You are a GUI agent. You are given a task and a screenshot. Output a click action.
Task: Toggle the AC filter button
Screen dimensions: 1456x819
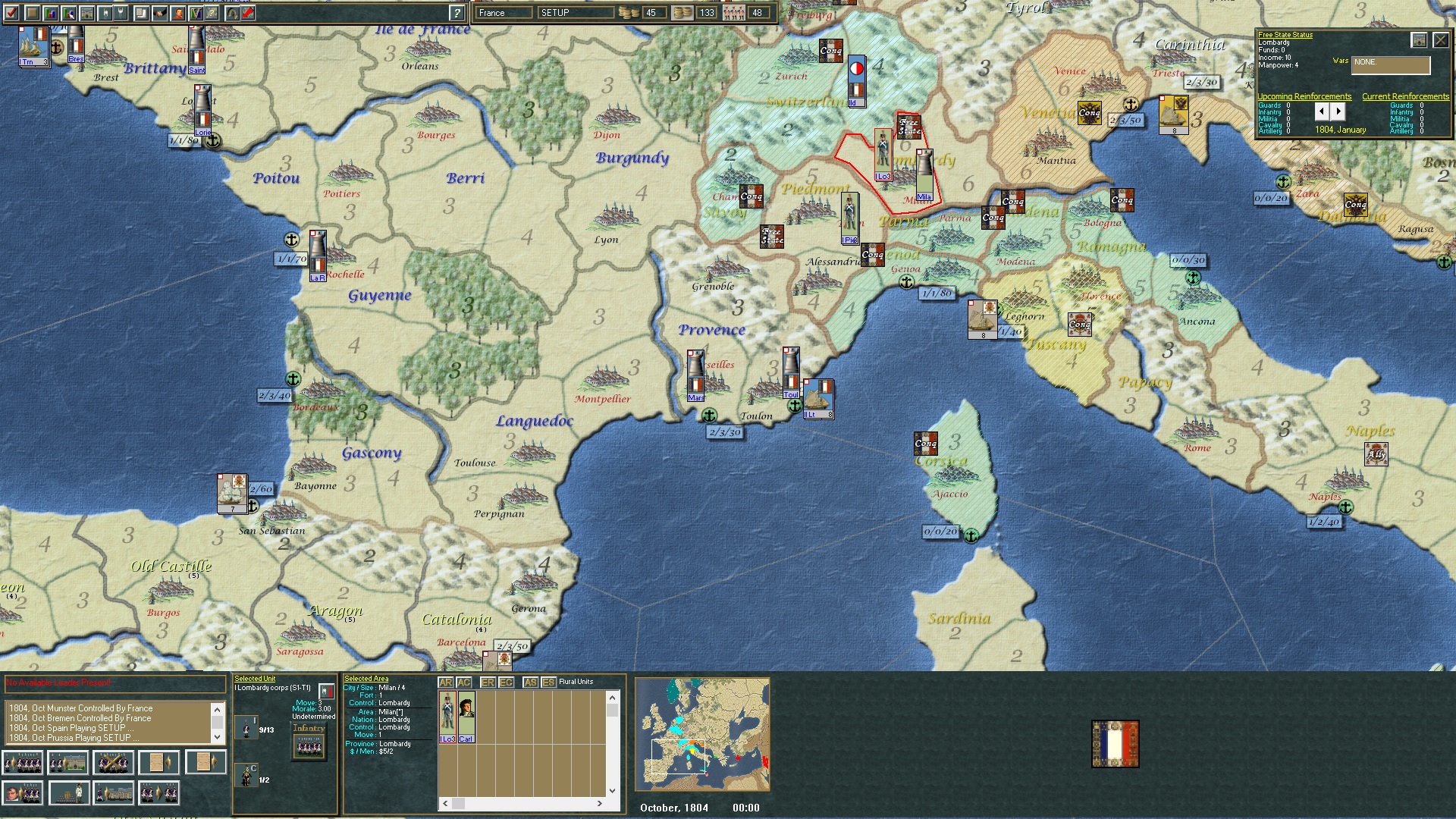tap(463, 682)
